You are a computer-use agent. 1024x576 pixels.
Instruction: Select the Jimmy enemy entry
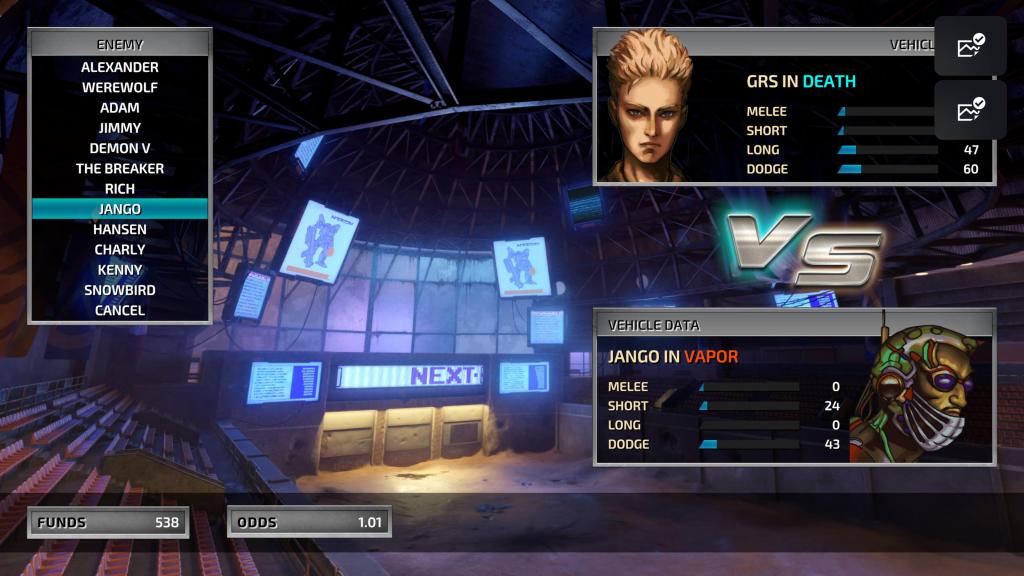pyautogui.click(x=120, y=128)
